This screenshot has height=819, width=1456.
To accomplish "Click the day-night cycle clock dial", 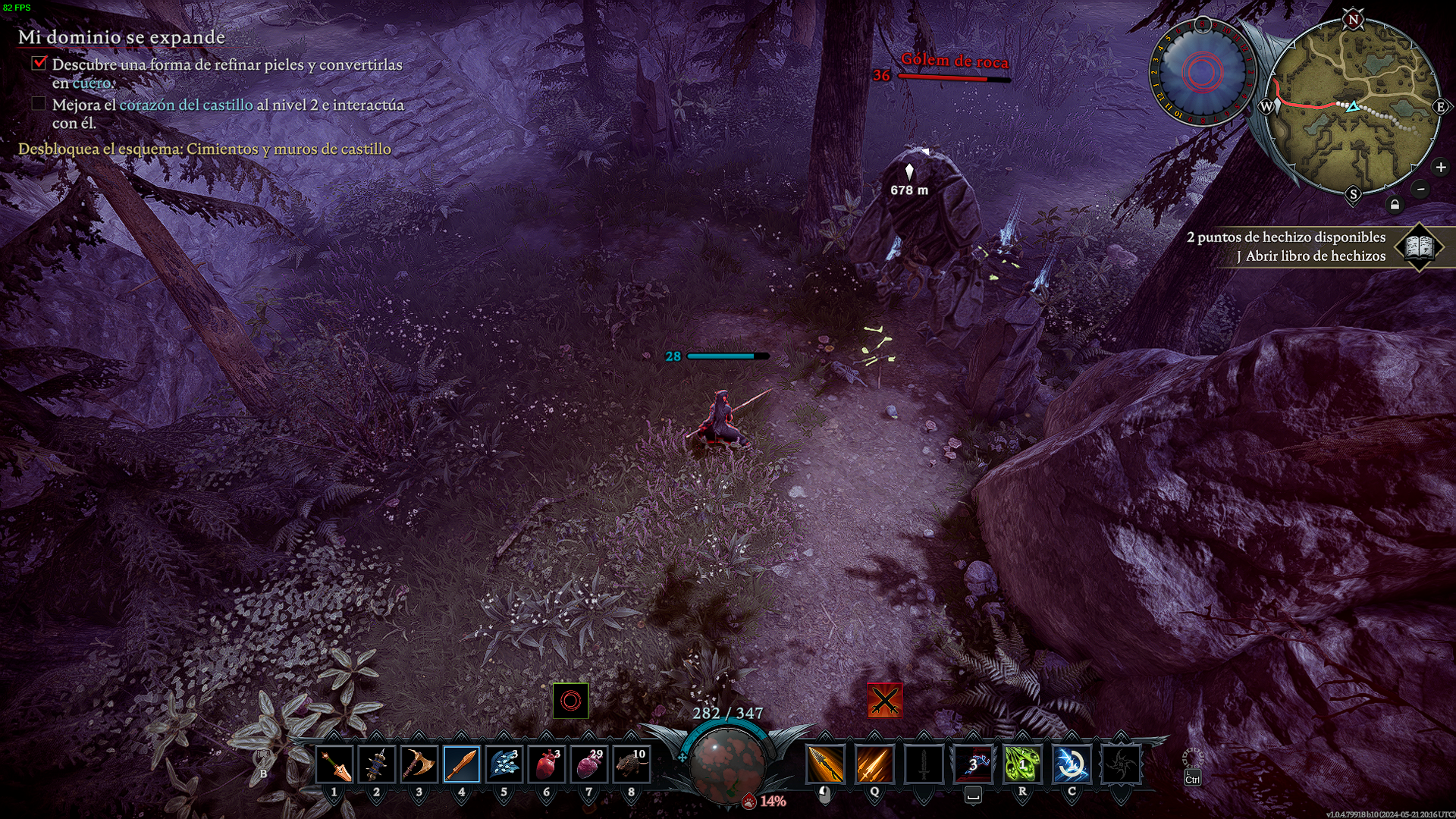I will pos(1202,72).
